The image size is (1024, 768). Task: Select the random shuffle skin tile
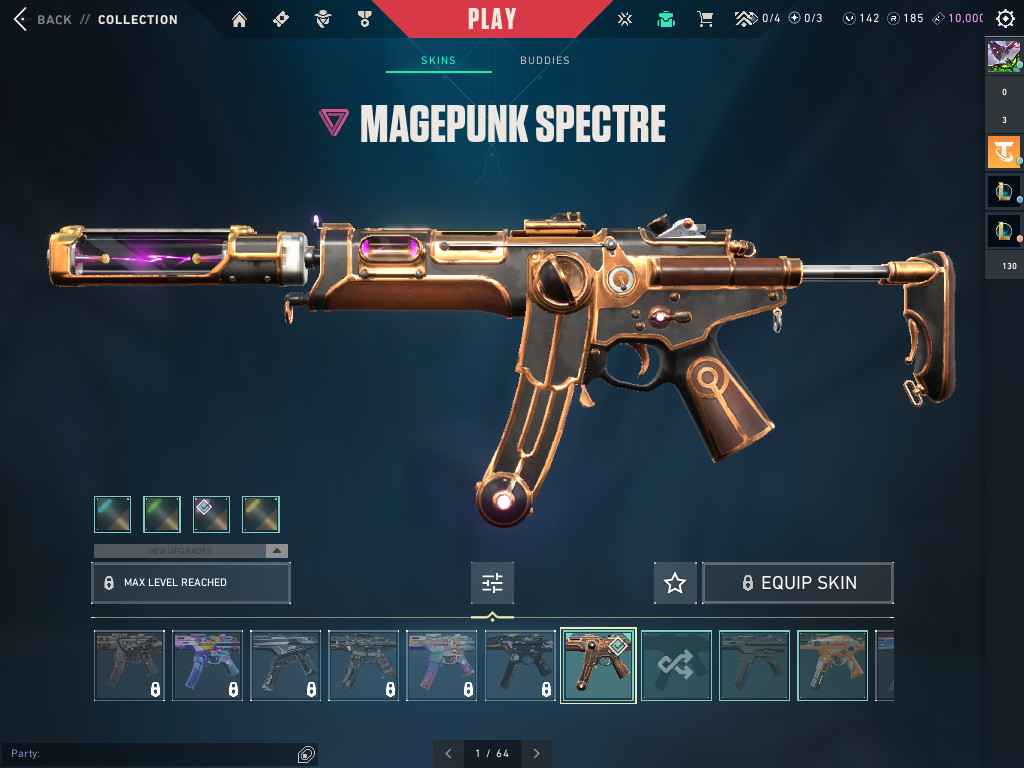point(676,665)
